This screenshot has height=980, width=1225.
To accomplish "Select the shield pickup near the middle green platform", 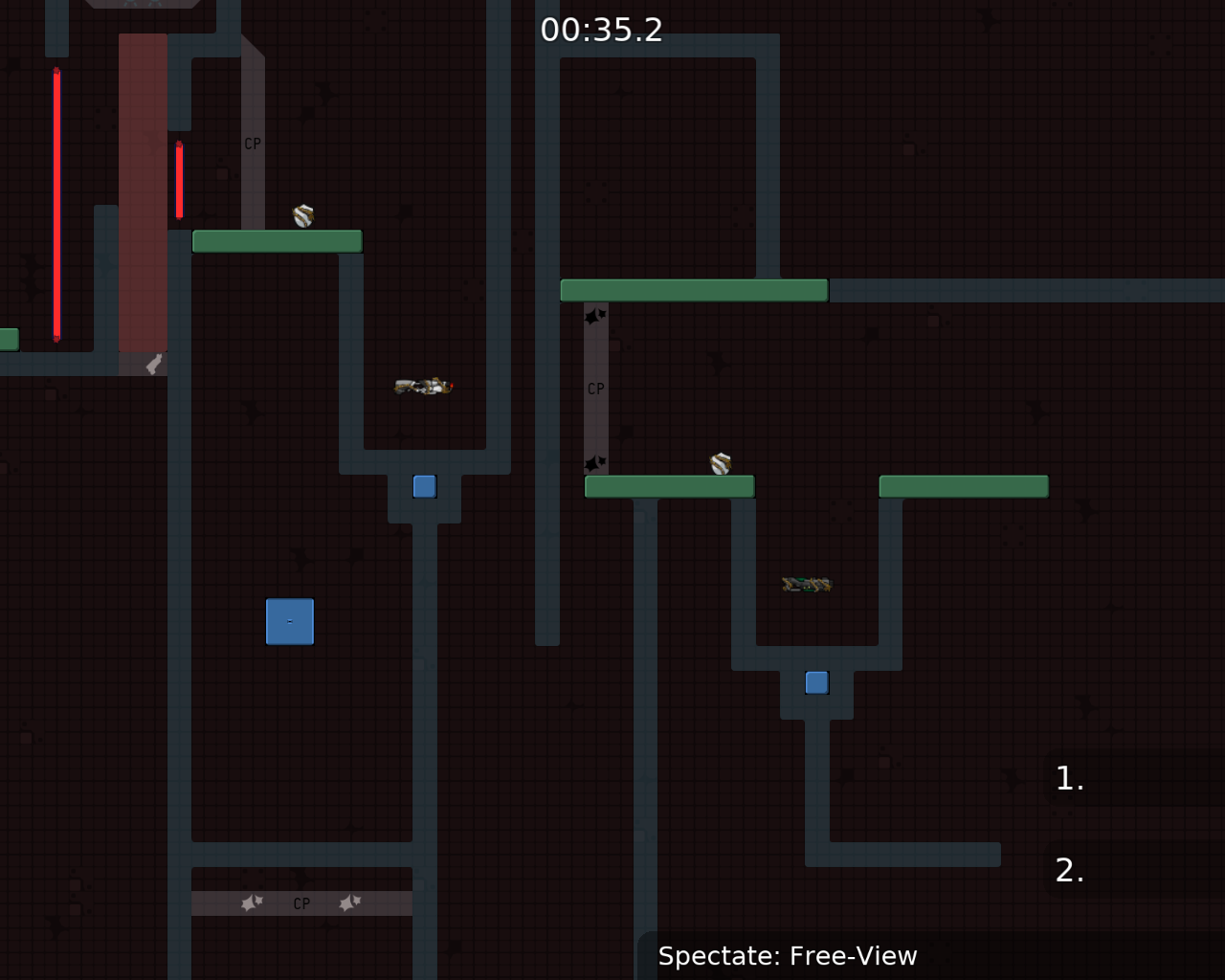I will point(721,463).
